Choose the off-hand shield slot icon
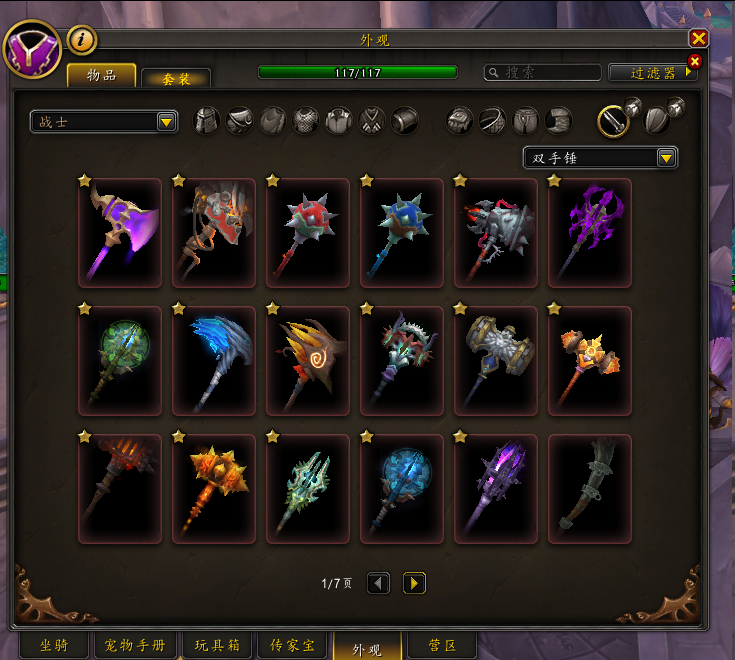The height and width of the screenshot is (660, 735). [657, 121]
